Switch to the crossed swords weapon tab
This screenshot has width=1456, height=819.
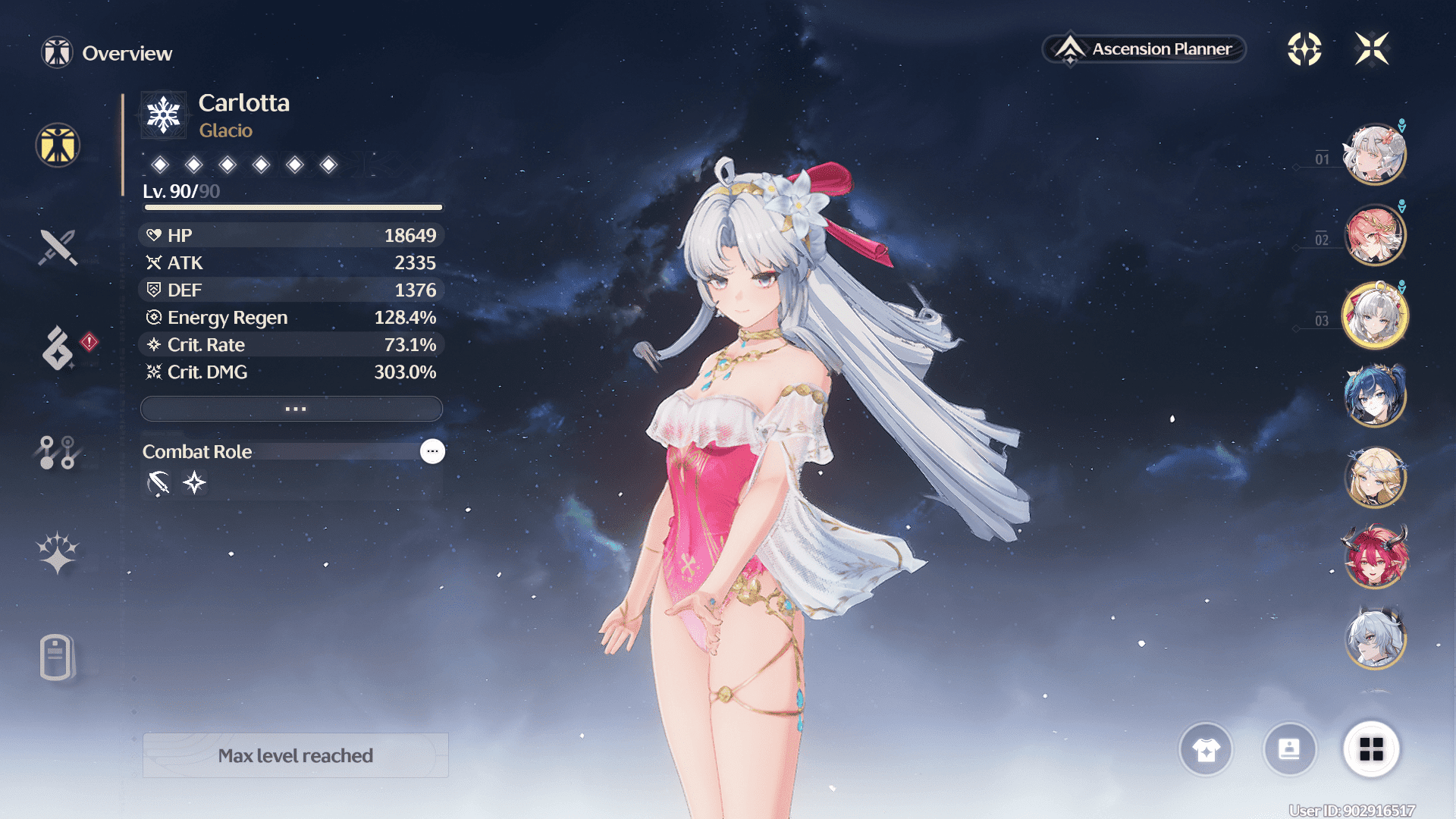point(58,247)
